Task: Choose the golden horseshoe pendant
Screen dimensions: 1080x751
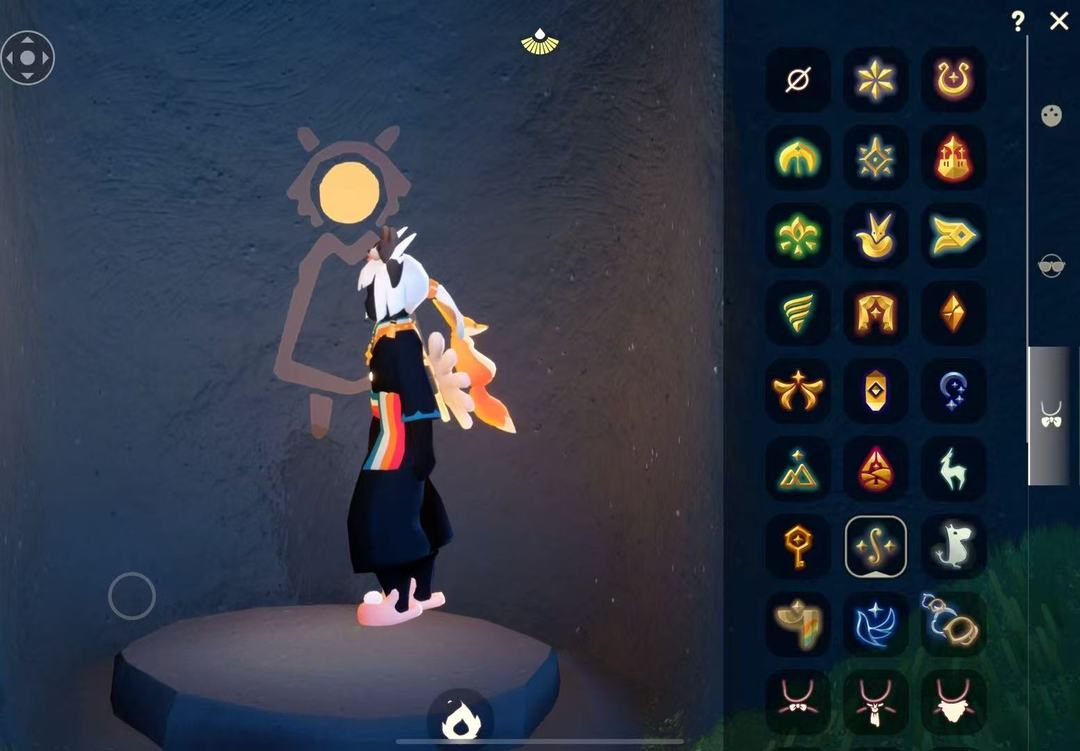Action: point(953,79)
